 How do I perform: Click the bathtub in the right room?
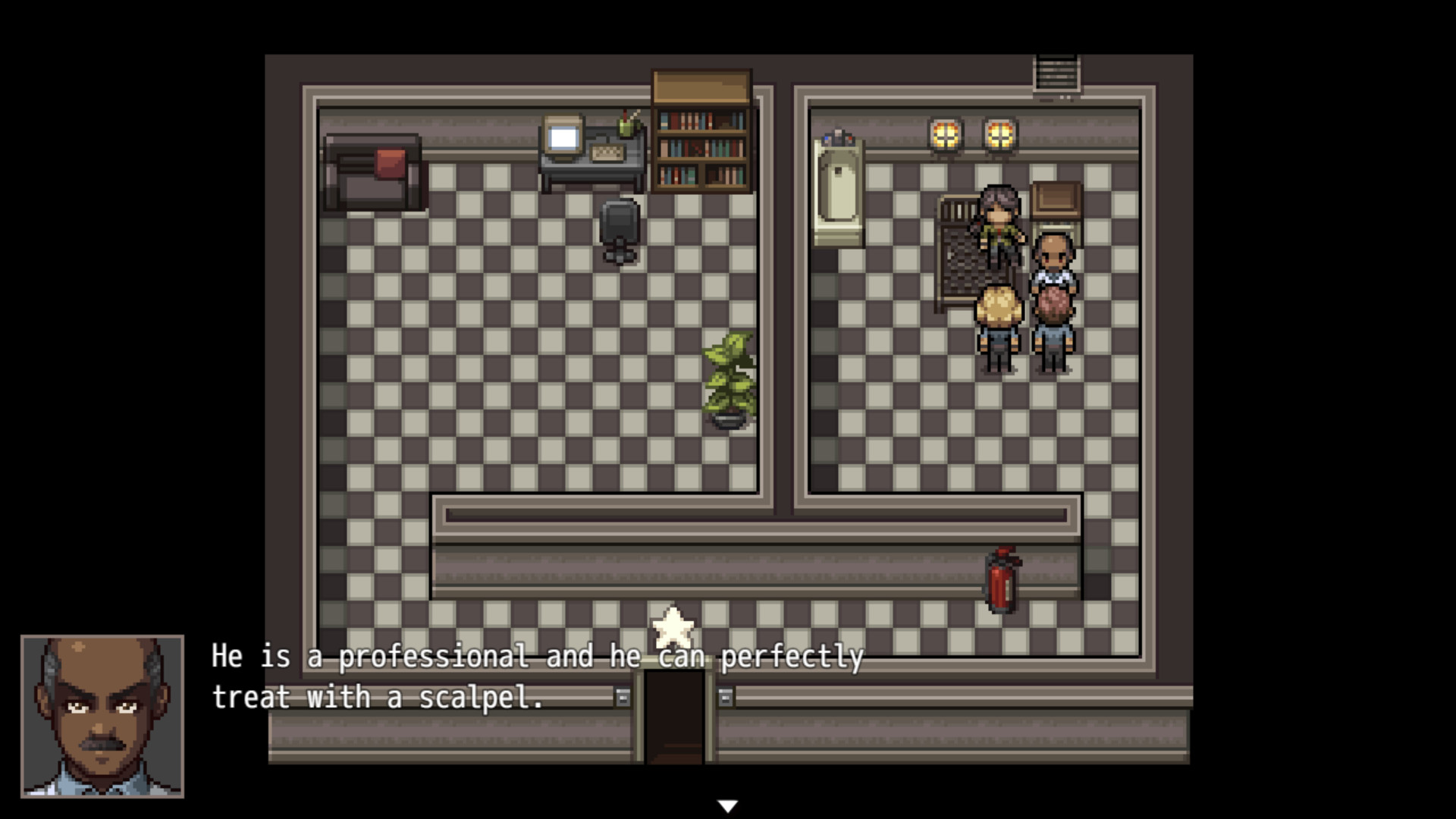pyautogui.click(x=838, y=190)
